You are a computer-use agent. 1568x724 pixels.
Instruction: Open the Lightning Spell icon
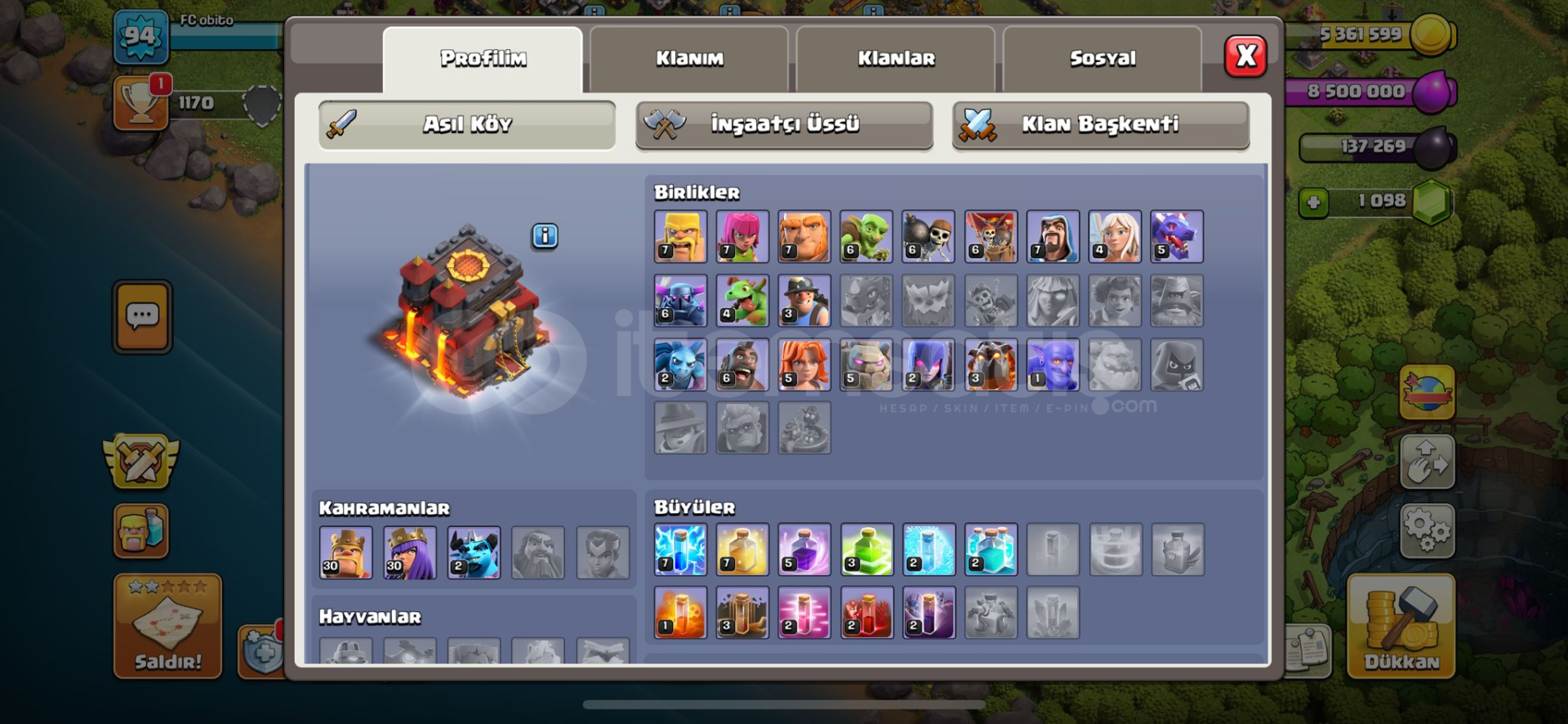pos(680,549)
